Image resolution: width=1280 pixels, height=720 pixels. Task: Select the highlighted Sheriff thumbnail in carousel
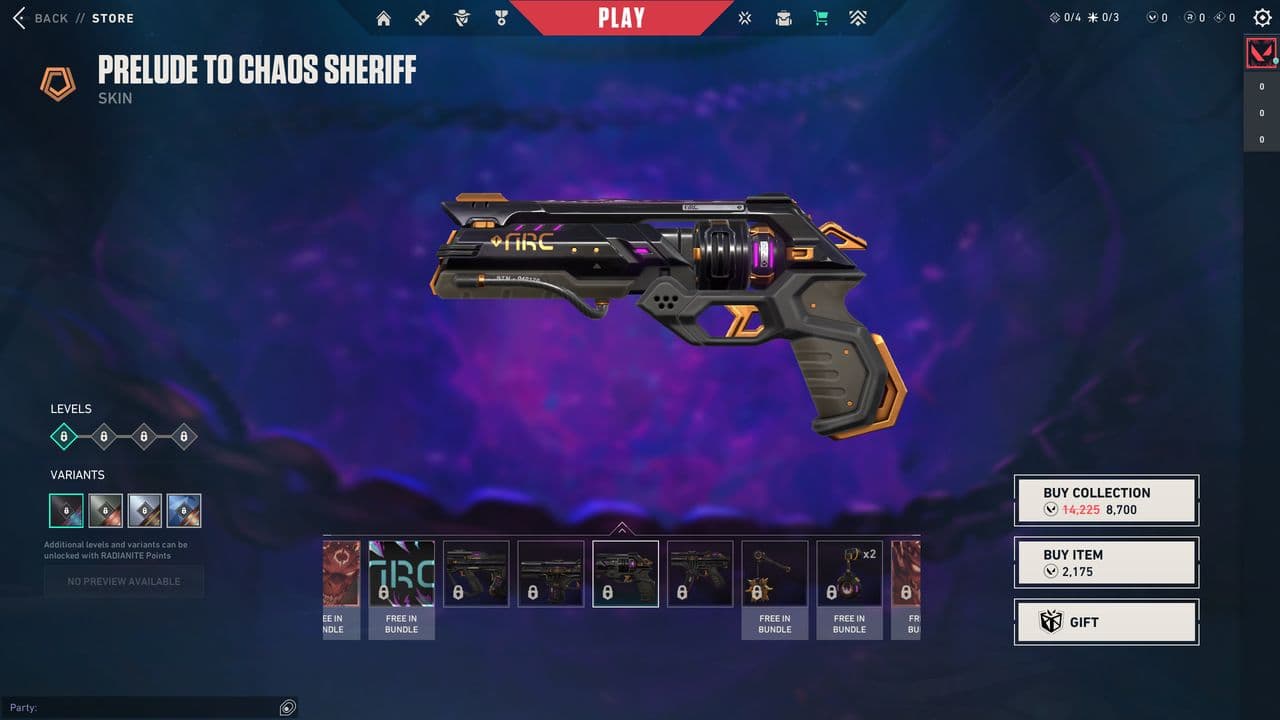click(x=625, y=573)
